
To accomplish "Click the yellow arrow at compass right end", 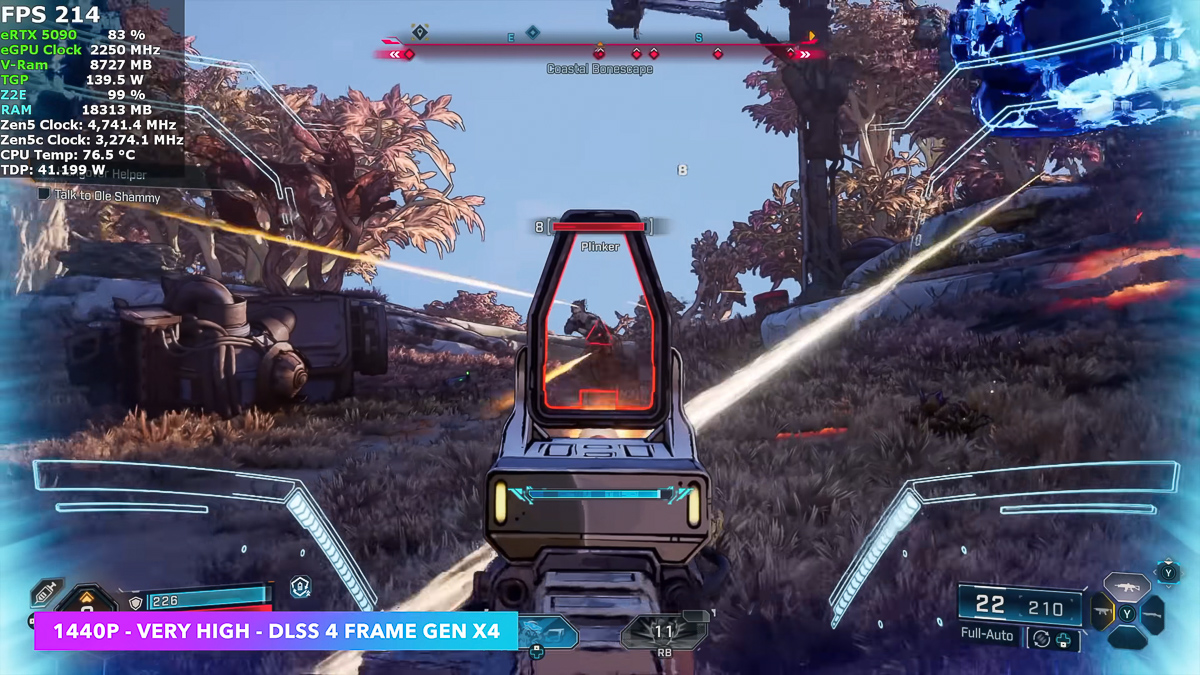I will pos(812,37).
